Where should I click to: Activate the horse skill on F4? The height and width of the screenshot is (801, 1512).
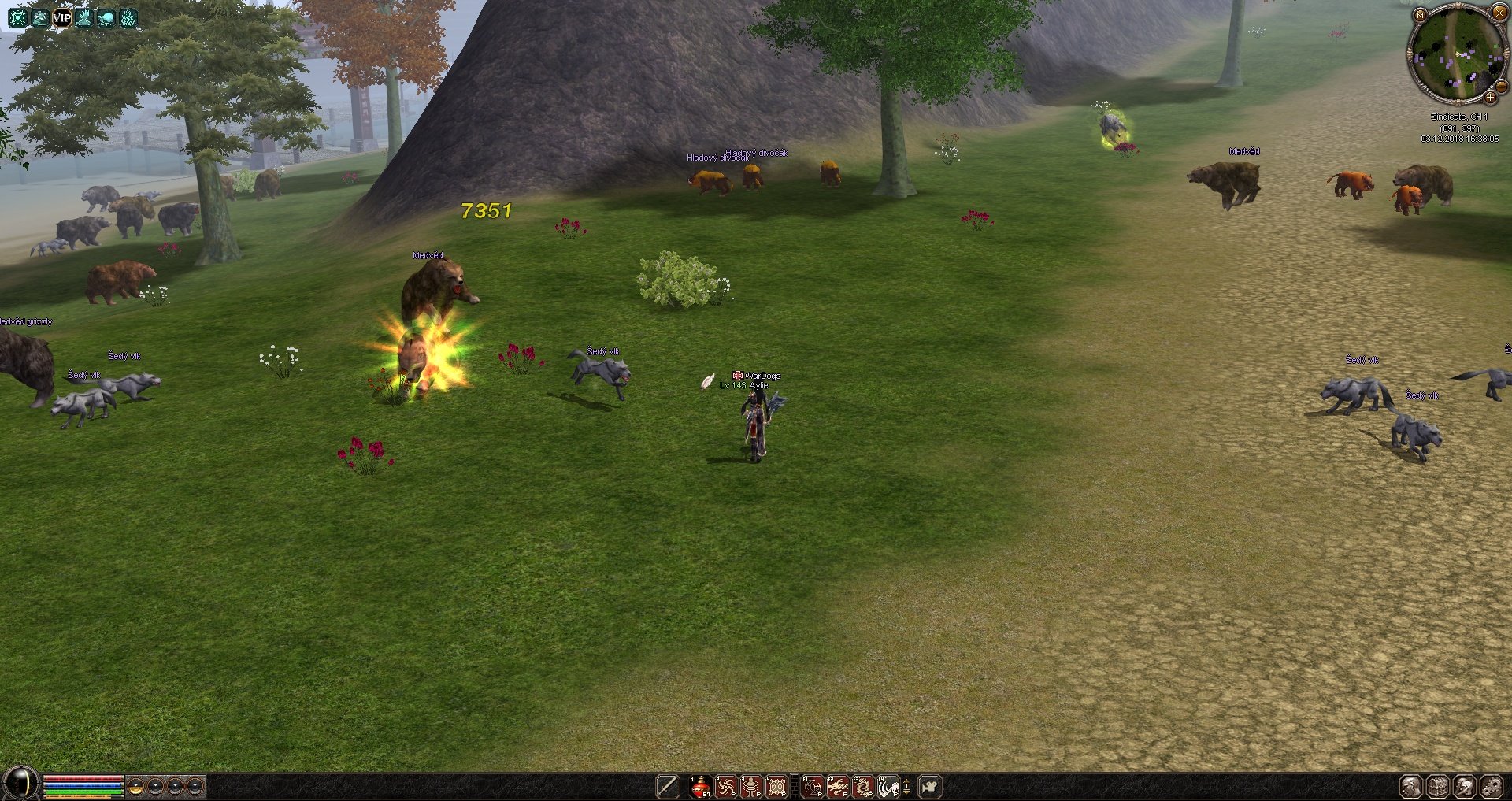point(888,786)
